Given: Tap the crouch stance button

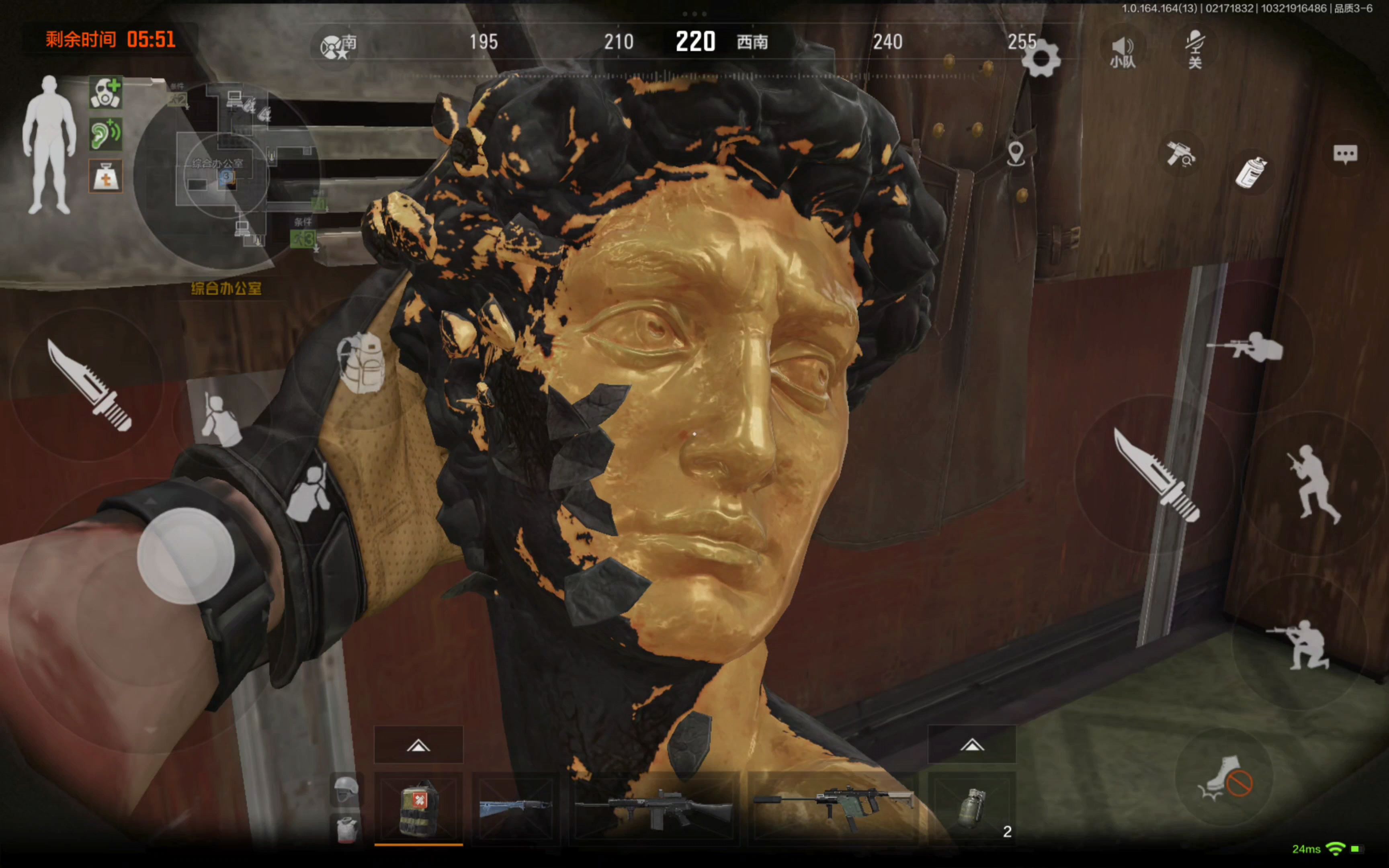Looking at the screenshot, I should point(1300,644).
